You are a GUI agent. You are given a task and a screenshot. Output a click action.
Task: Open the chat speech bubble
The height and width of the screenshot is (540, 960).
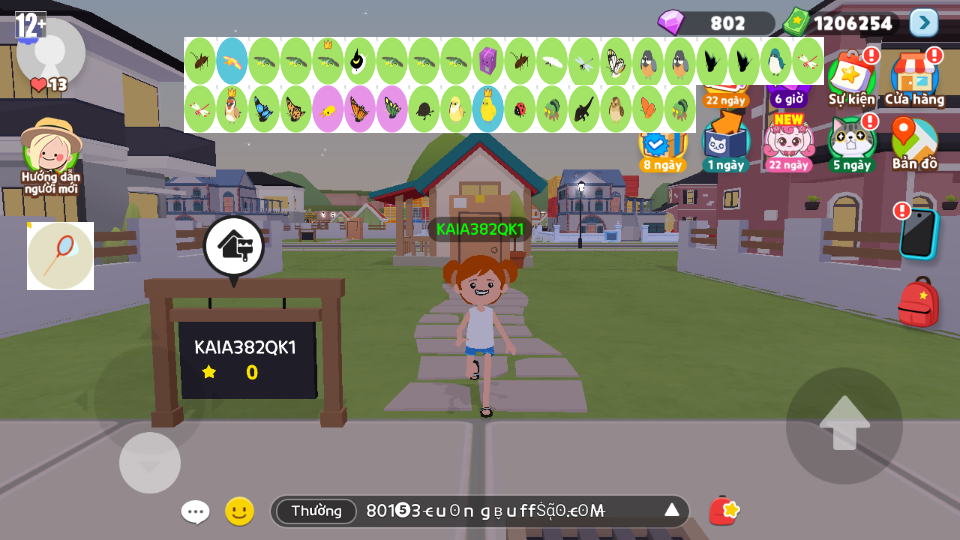[195, 512]
